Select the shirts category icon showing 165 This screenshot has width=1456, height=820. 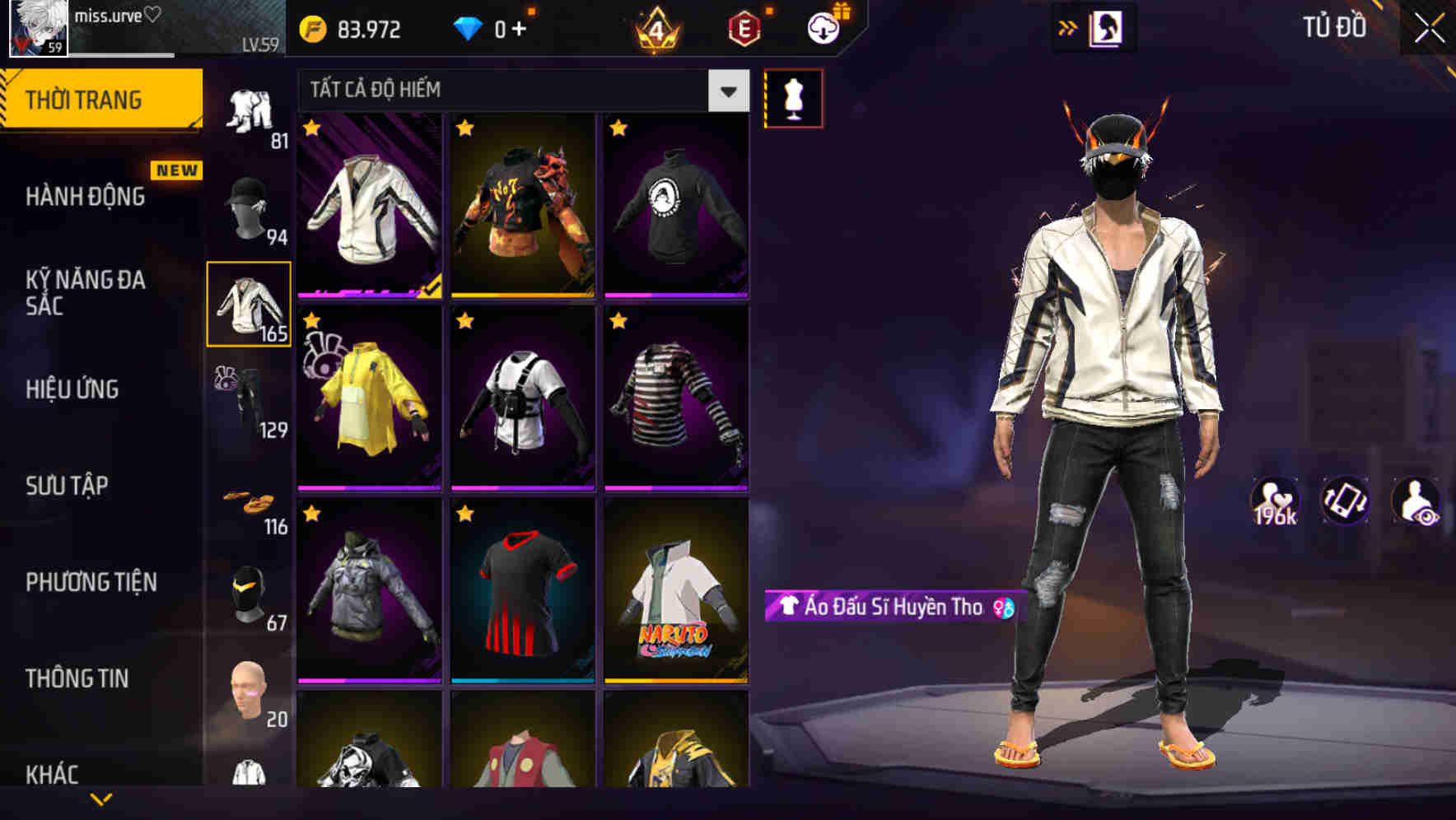point(247,305)
